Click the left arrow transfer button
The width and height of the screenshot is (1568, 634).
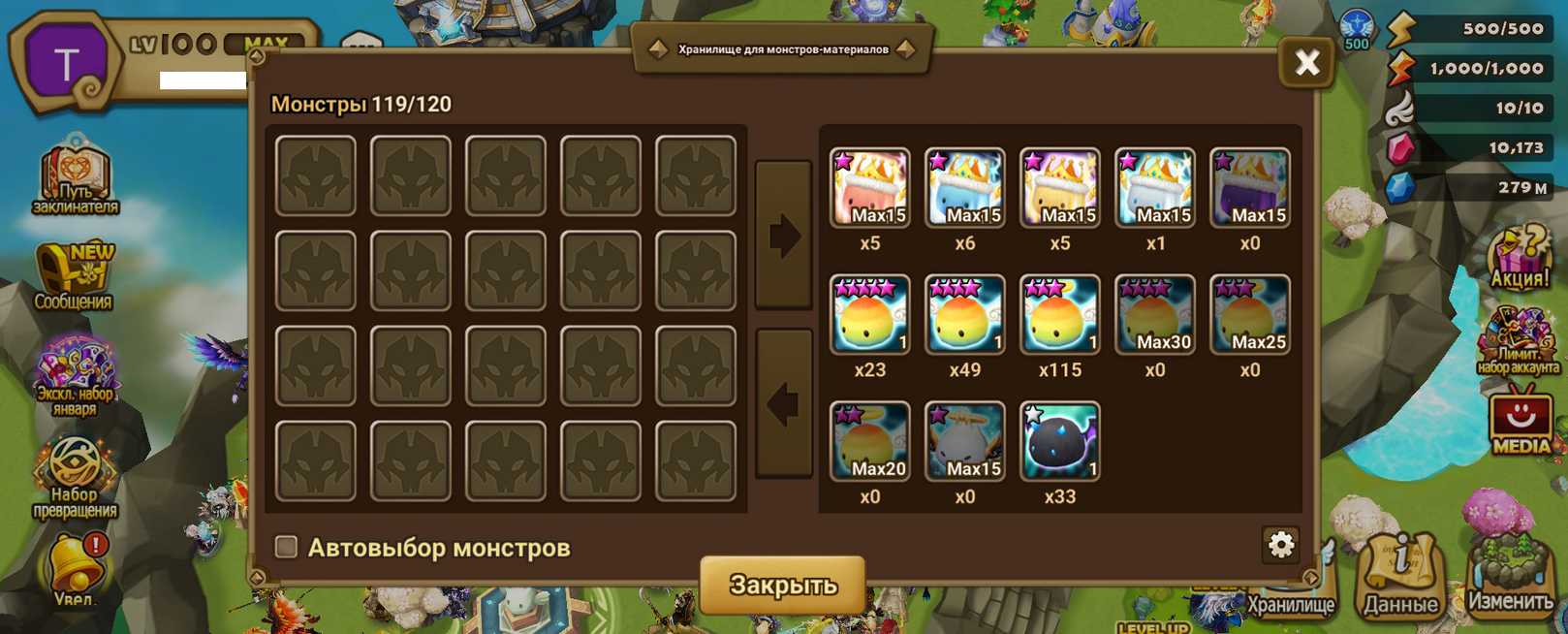tap(783, 403)
